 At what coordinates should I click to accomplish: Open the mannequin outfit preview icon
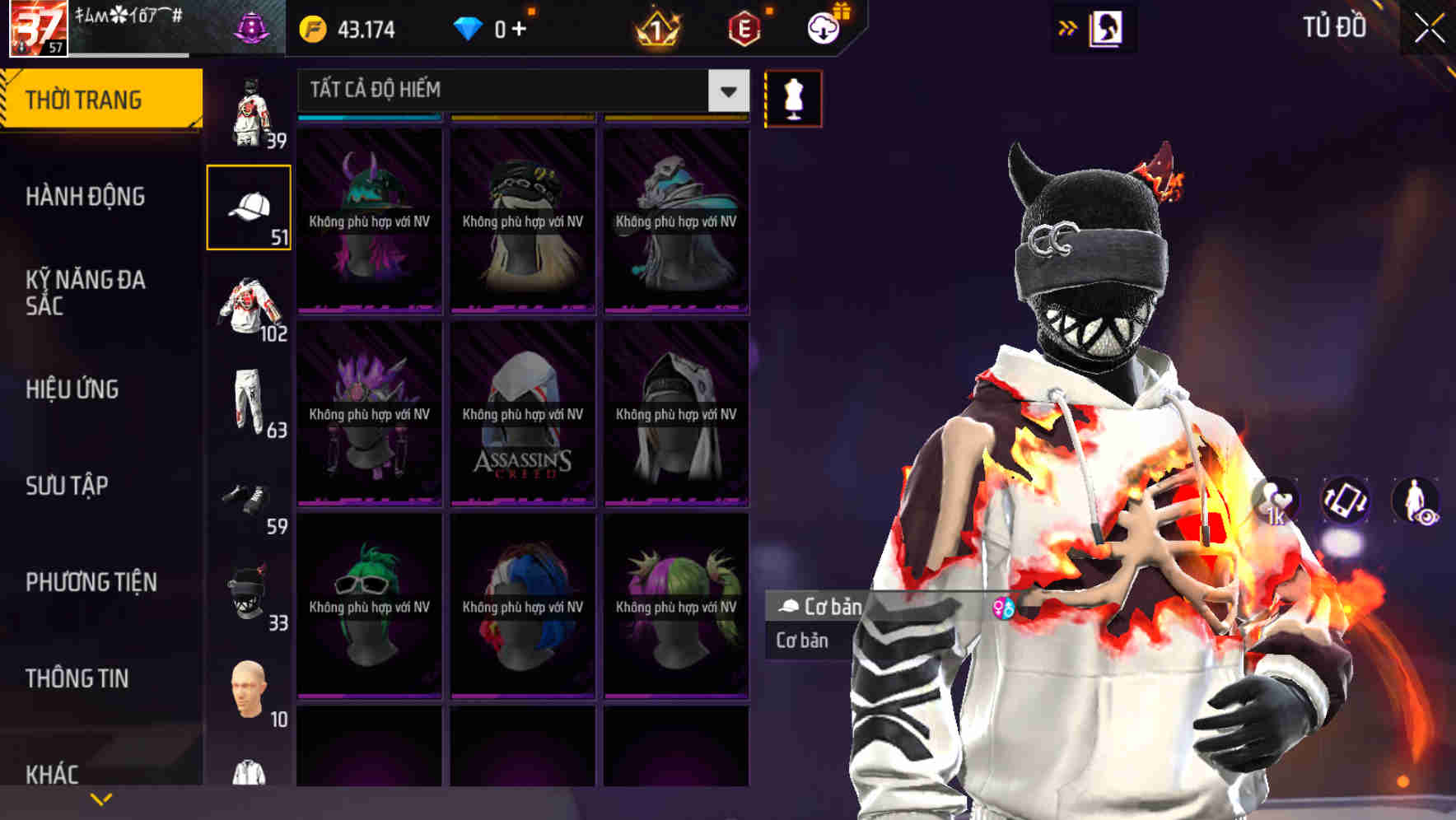point(791,98)
